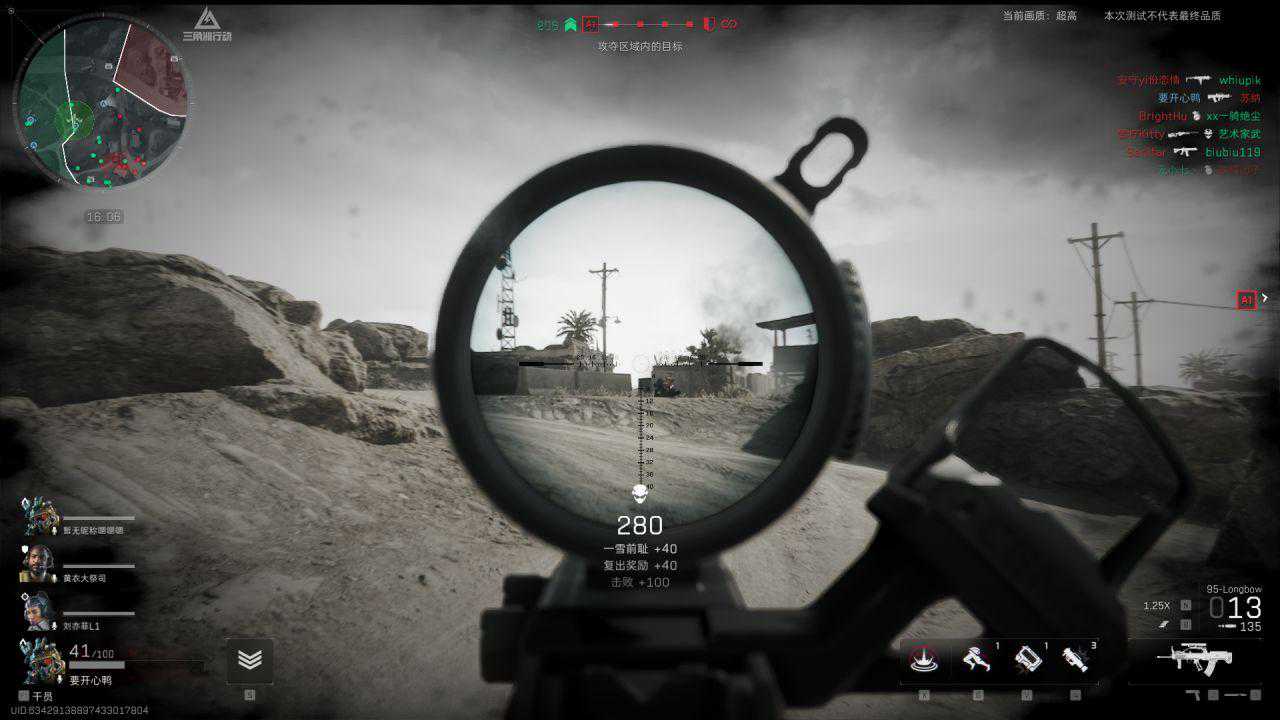Switch to the pistol sidearm icon
This screenshot has width=1280, height=720.
[x=1193, y=694]
